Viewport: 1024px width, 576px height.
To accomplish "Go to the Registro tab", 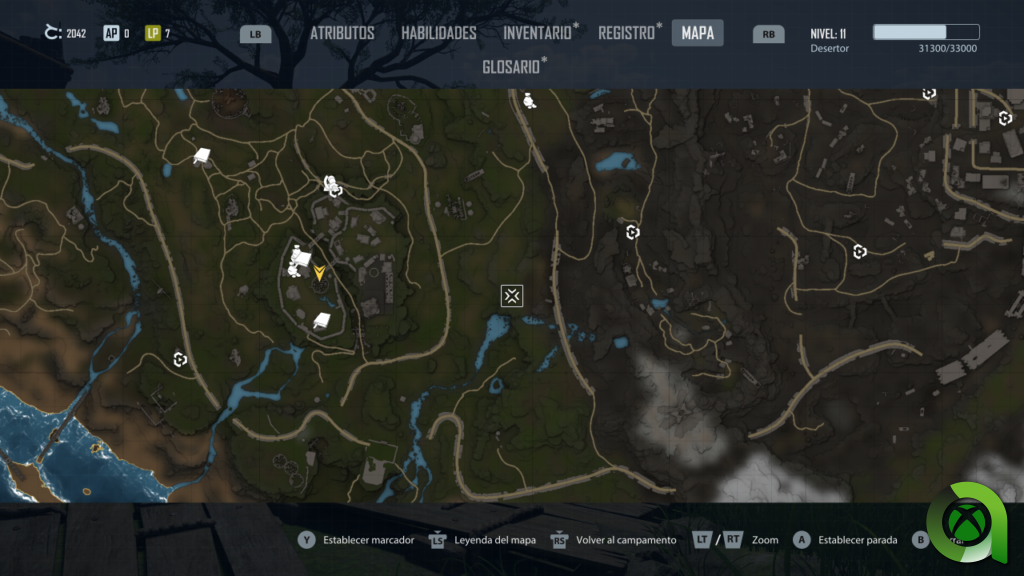I will tap(626, 33).
